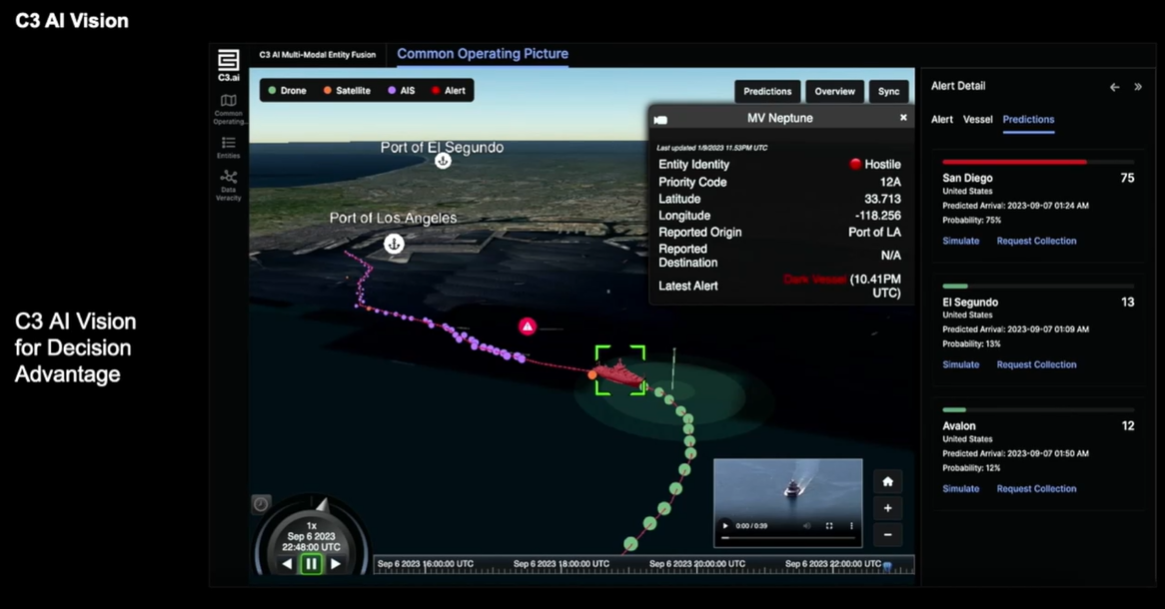Screen dimensions: 1165x609
Task: Go back with Alert Detail arrow
Action: pos(1114,87)
